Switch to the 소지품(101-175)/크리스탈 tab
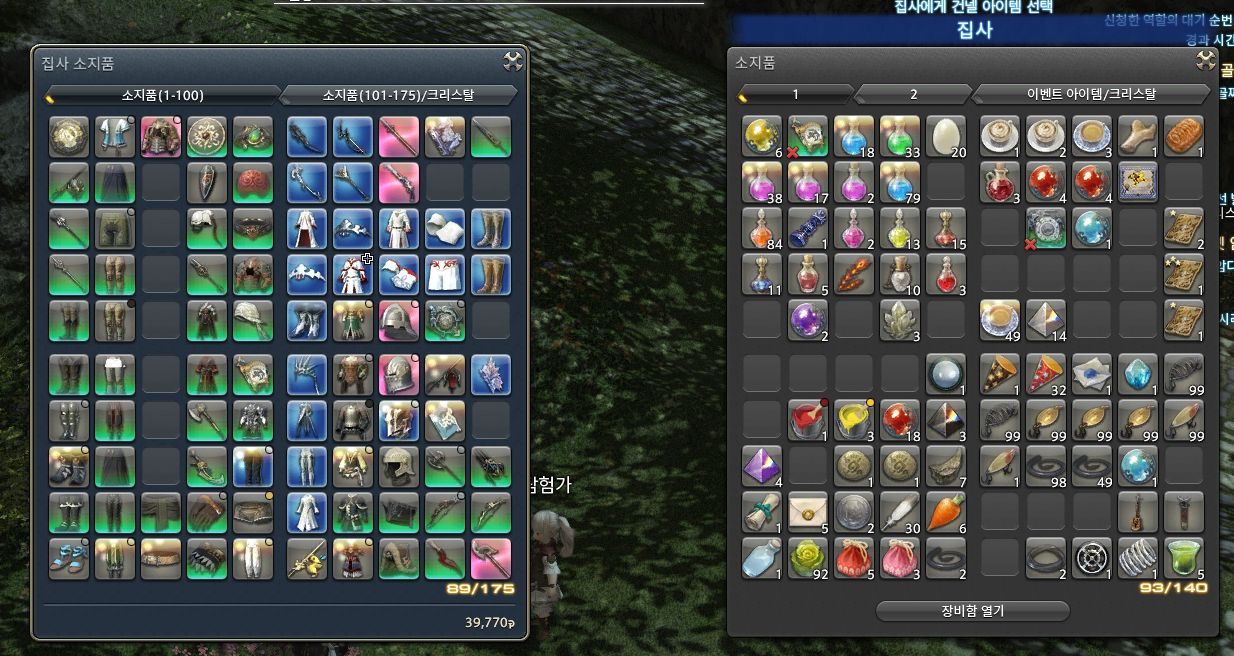Image resolution: width=1234 pixels, height=656 pixels. click(x=399, y=95)
